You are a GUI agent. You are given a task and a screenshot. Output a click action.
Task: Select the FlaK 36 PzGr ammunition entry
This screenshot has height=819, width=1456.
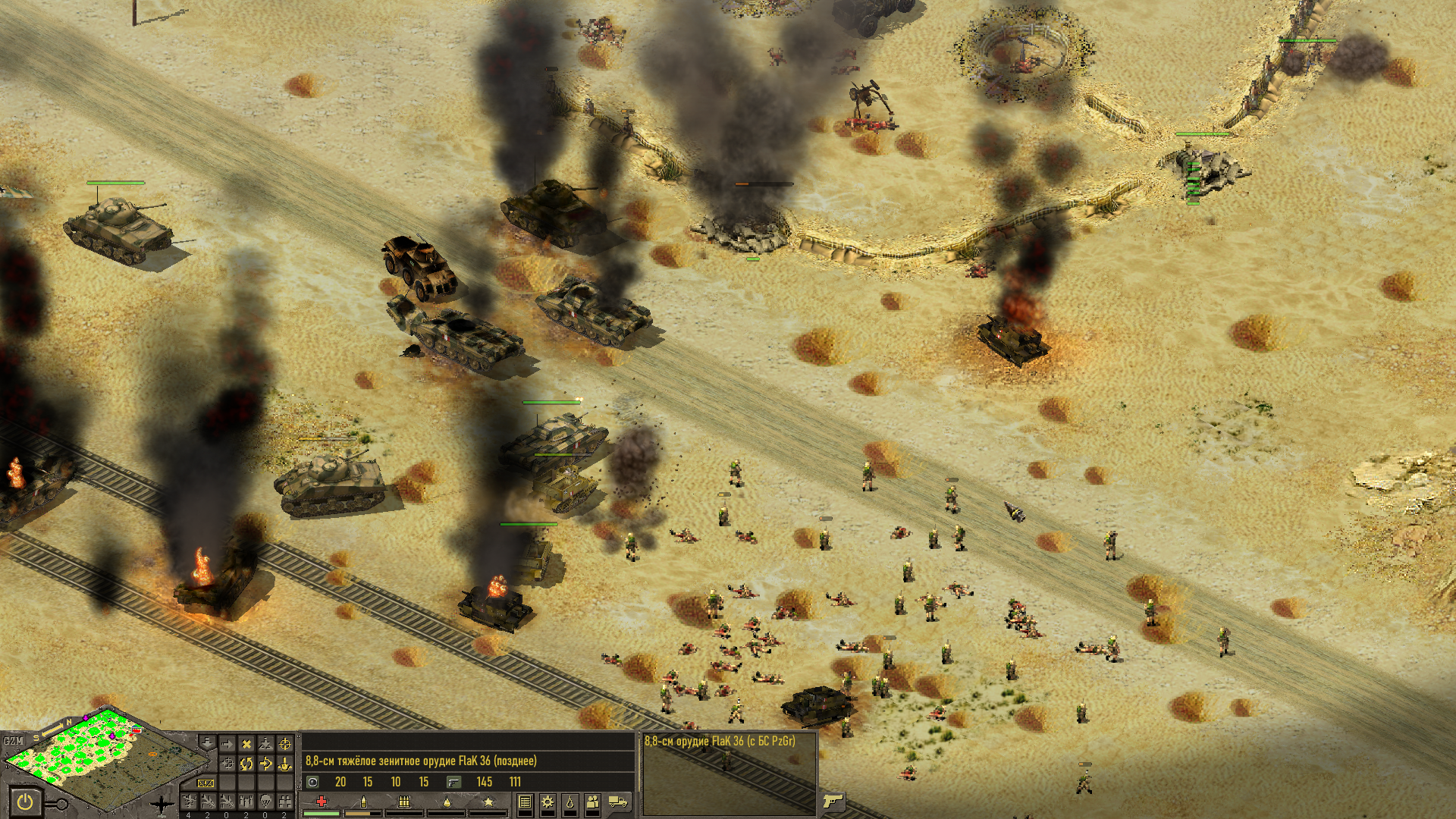coord(719,741)
